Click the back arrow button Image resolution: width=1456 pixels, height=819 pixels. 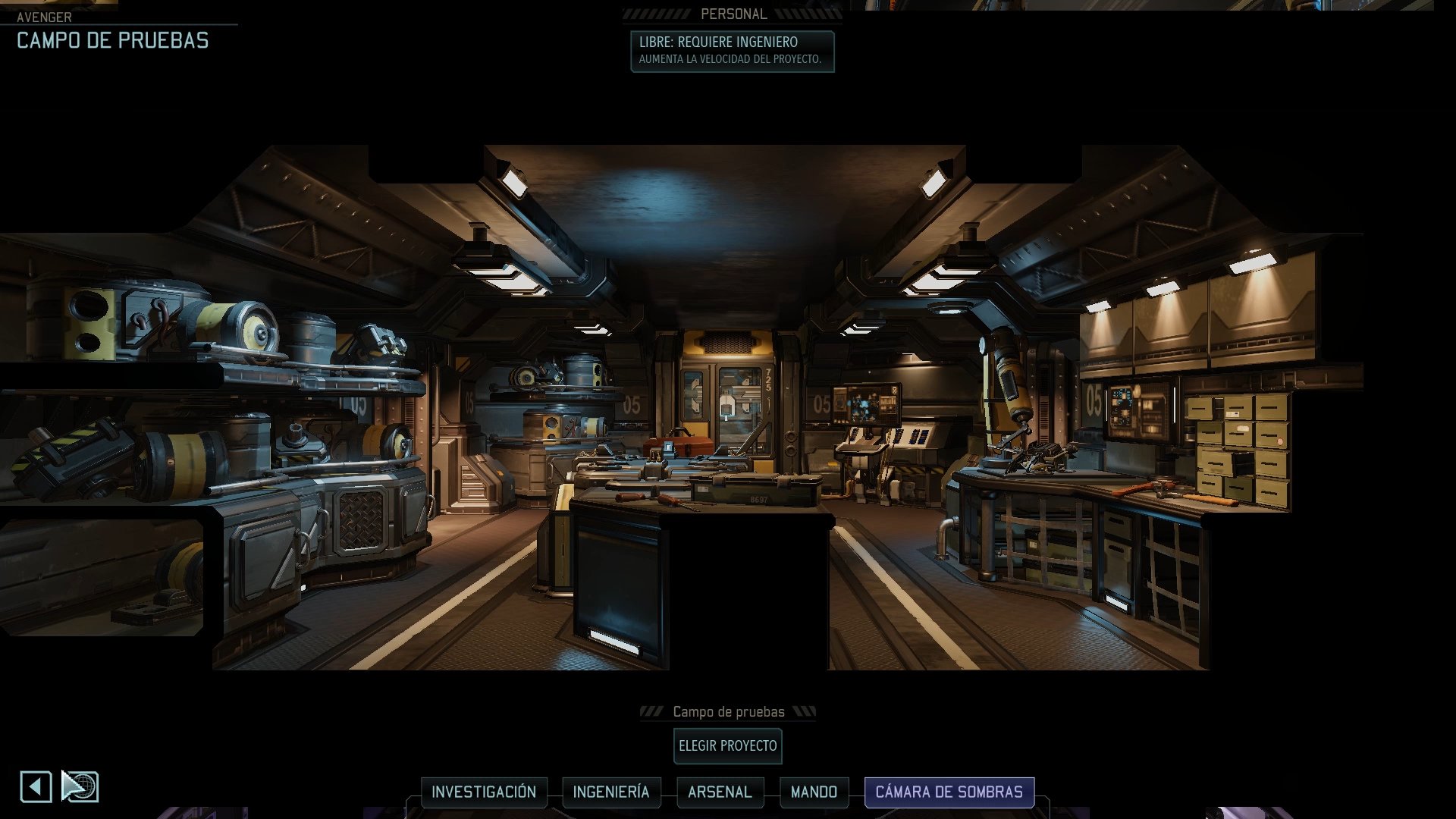[x=36, y=786]
